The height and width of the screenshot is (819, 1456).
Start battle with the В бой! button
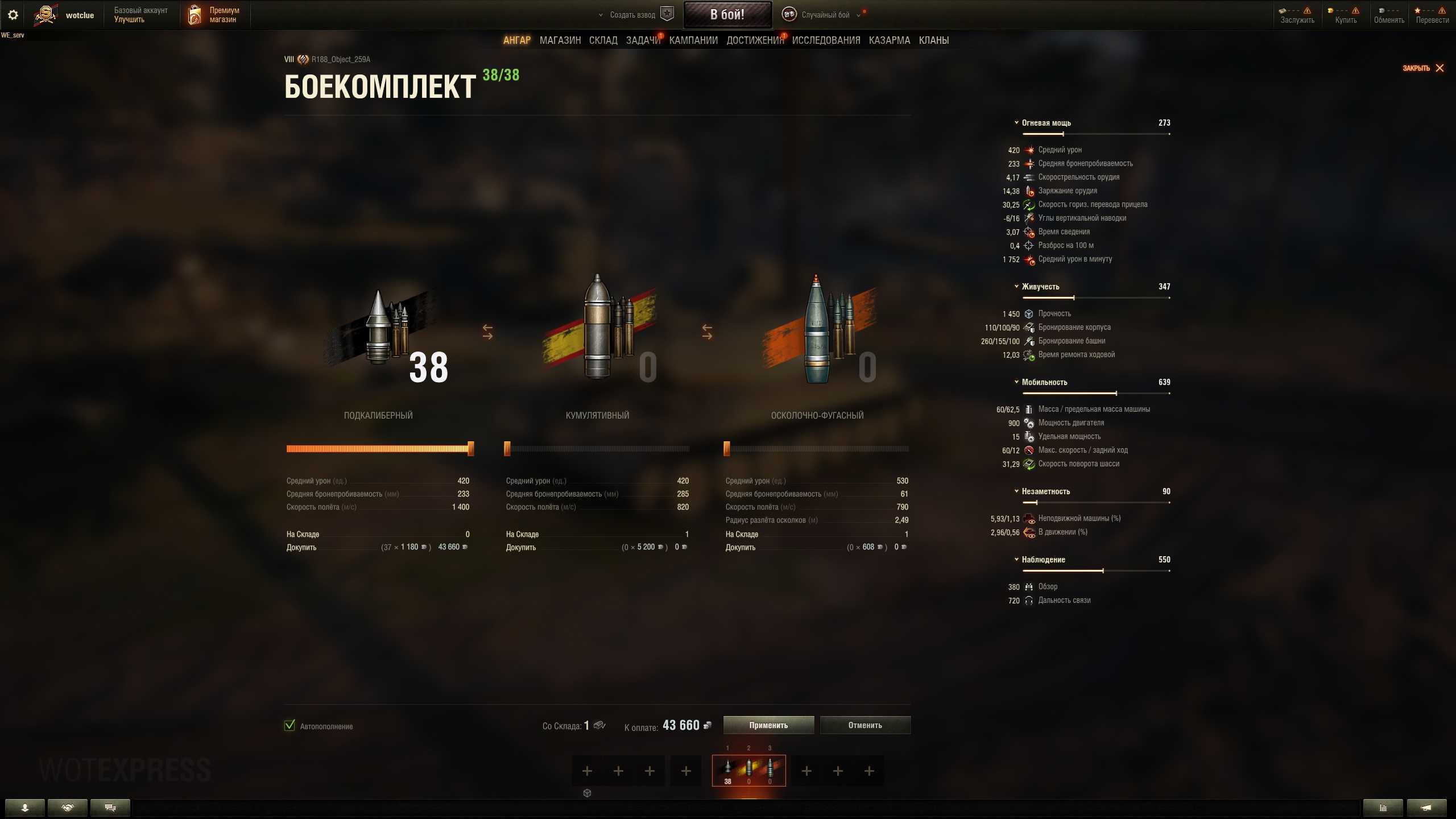click(x=727, y=15)
